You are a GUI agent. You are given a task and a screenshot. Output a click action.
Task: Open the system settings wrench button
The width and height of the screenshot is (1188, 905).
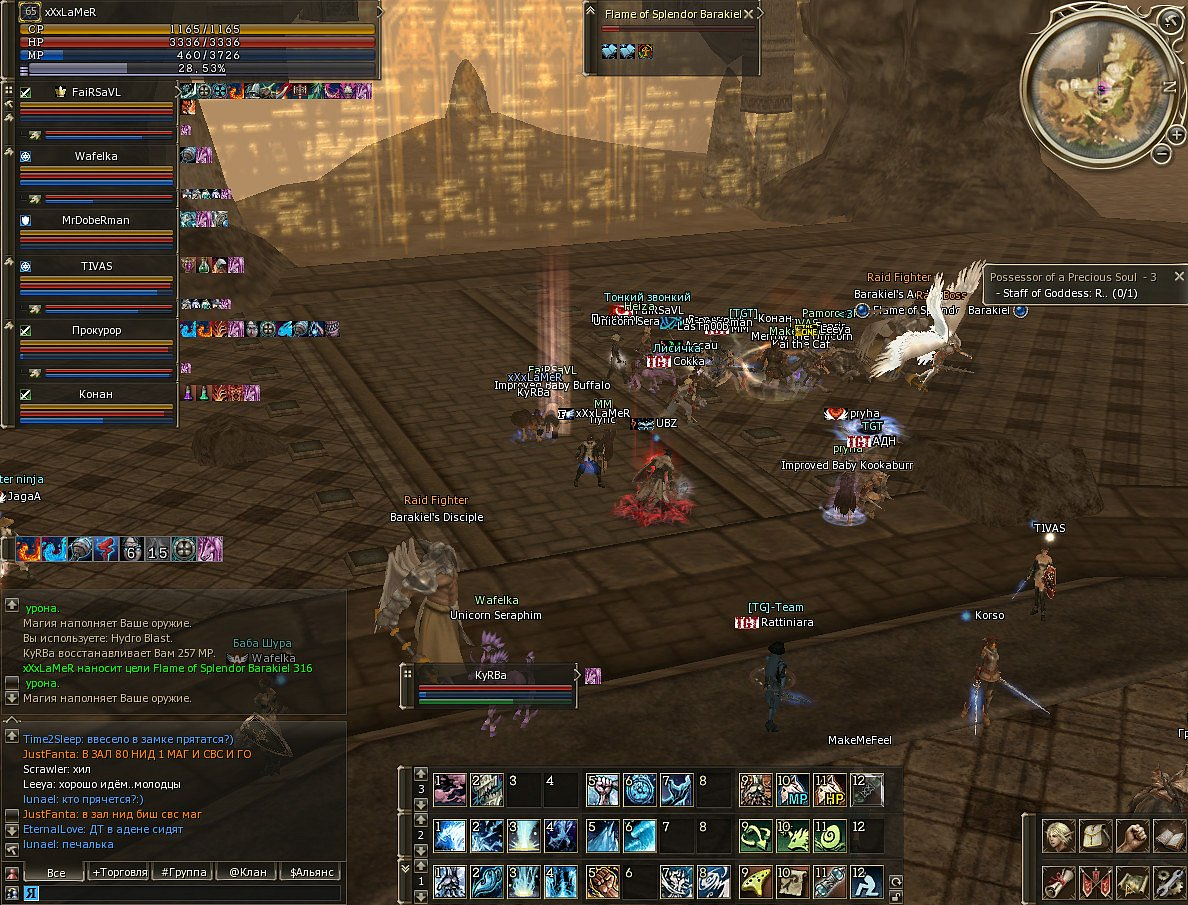click(x=1168, y=882)
